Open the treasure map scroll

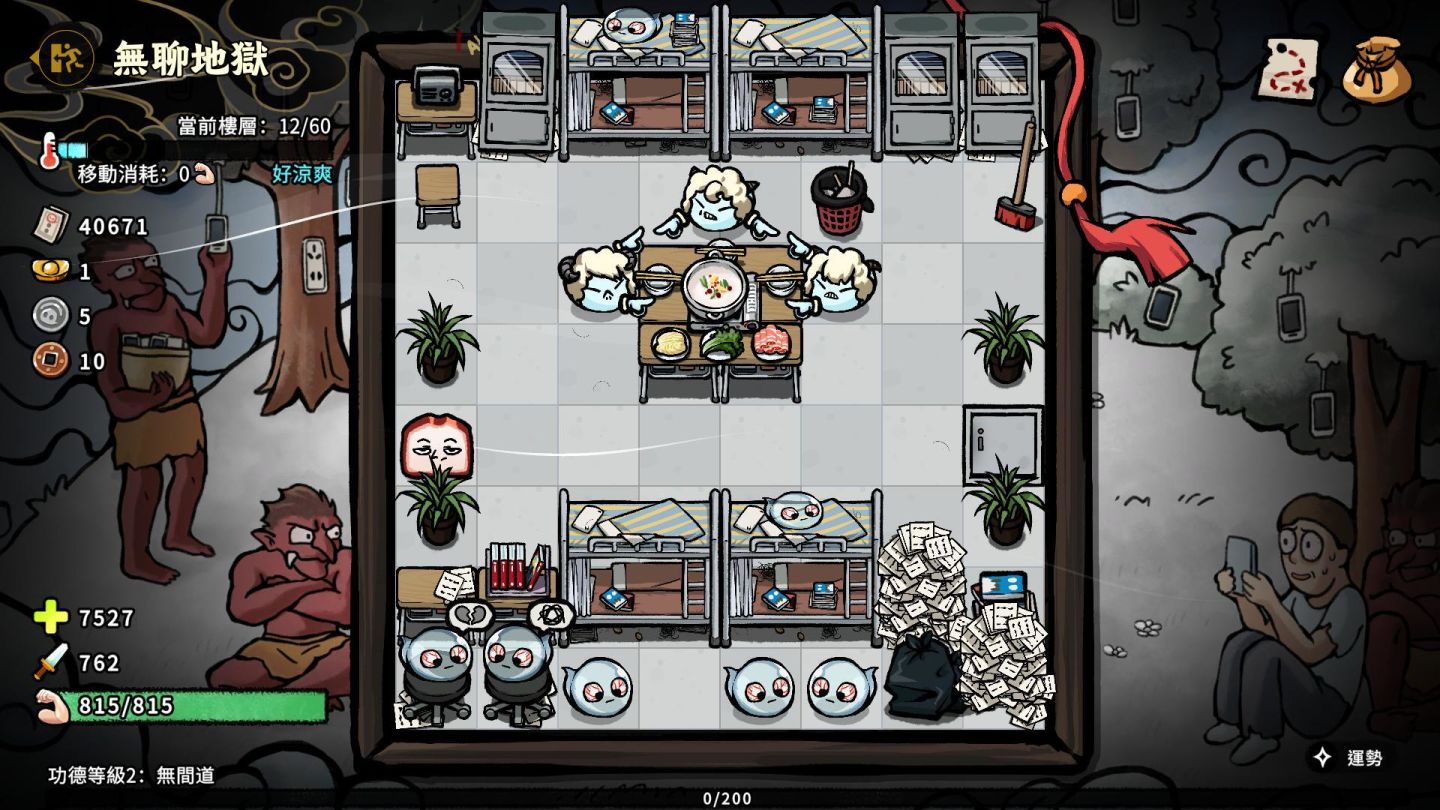tap(1287, 69)
